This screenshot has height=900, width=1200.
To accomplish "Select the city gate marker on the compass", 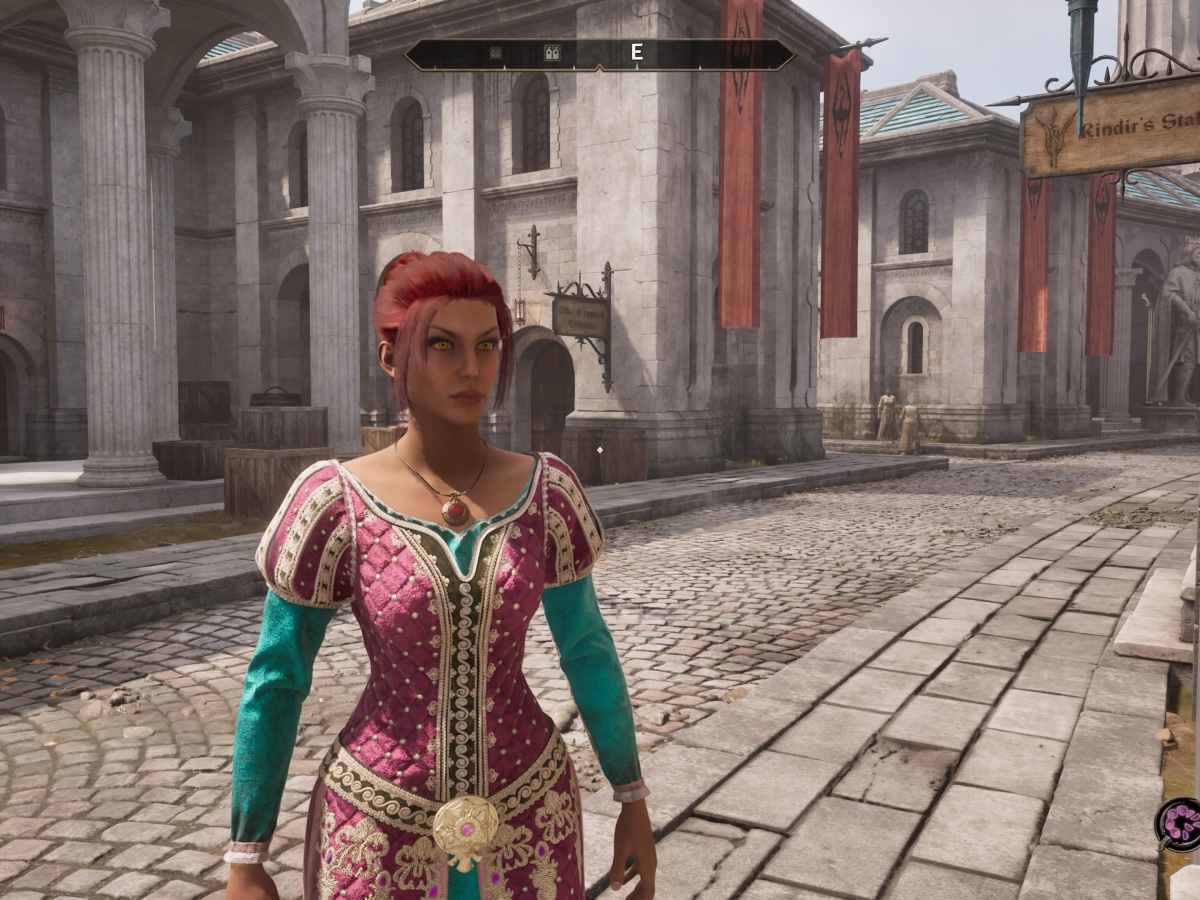I will [x=551, y=53].
